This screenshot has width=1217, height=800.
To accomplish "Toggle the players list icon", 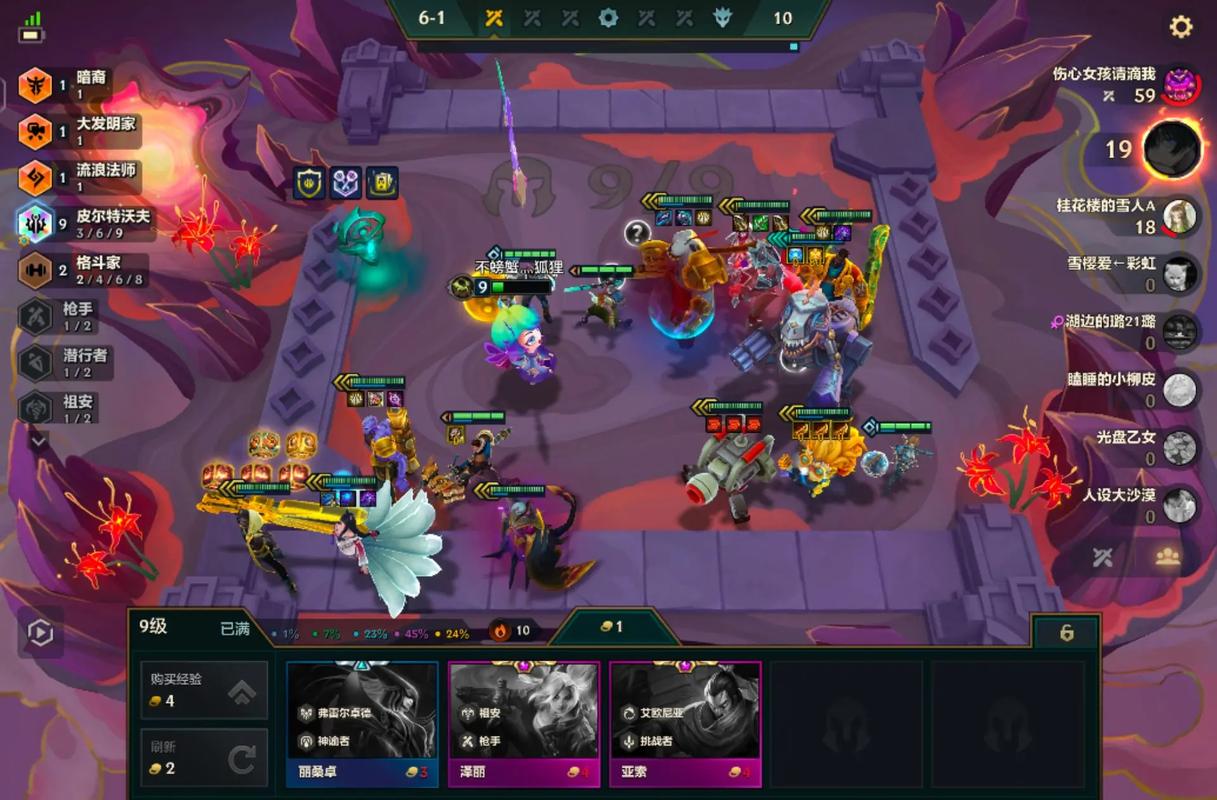I will point(1167,558).
